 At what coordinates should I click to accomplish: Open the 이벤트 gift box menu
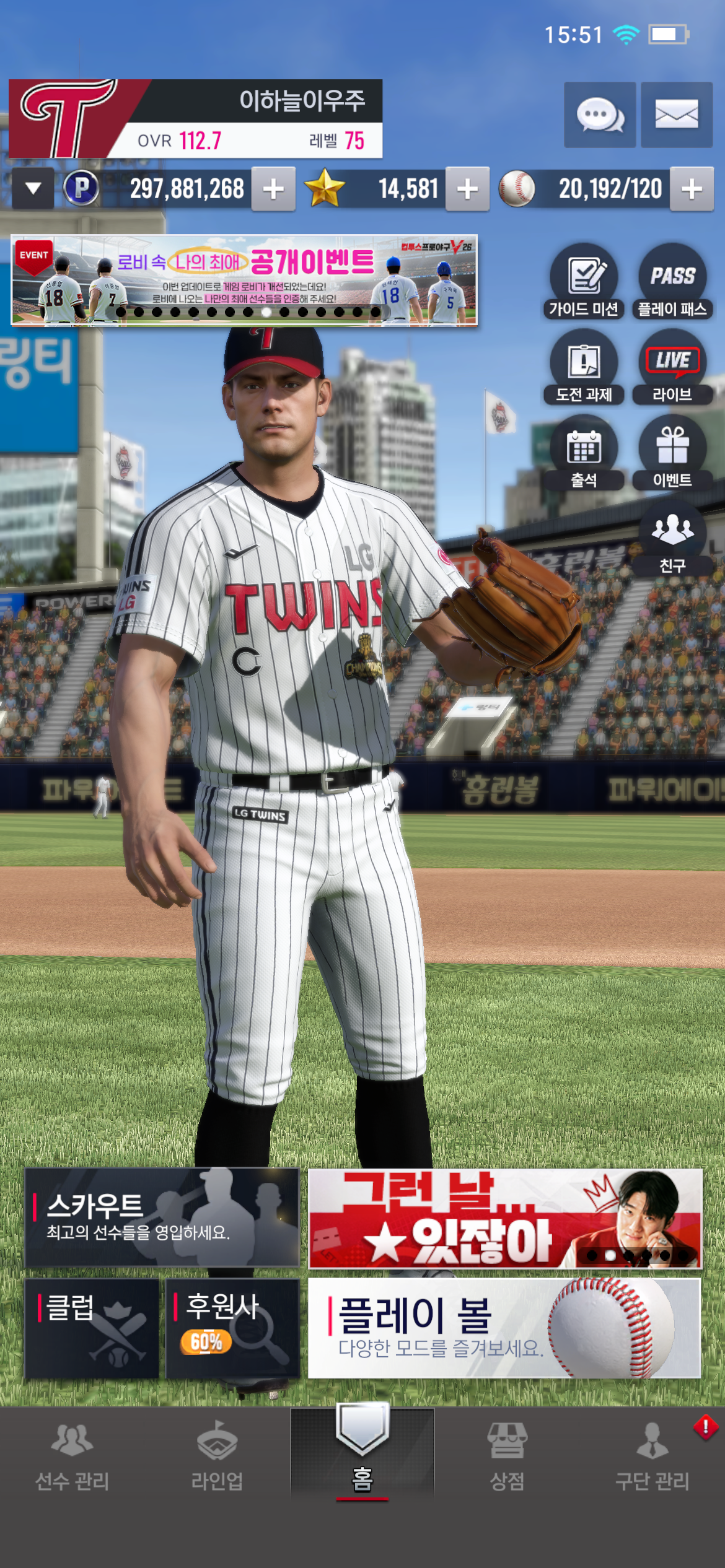(672, 453)
